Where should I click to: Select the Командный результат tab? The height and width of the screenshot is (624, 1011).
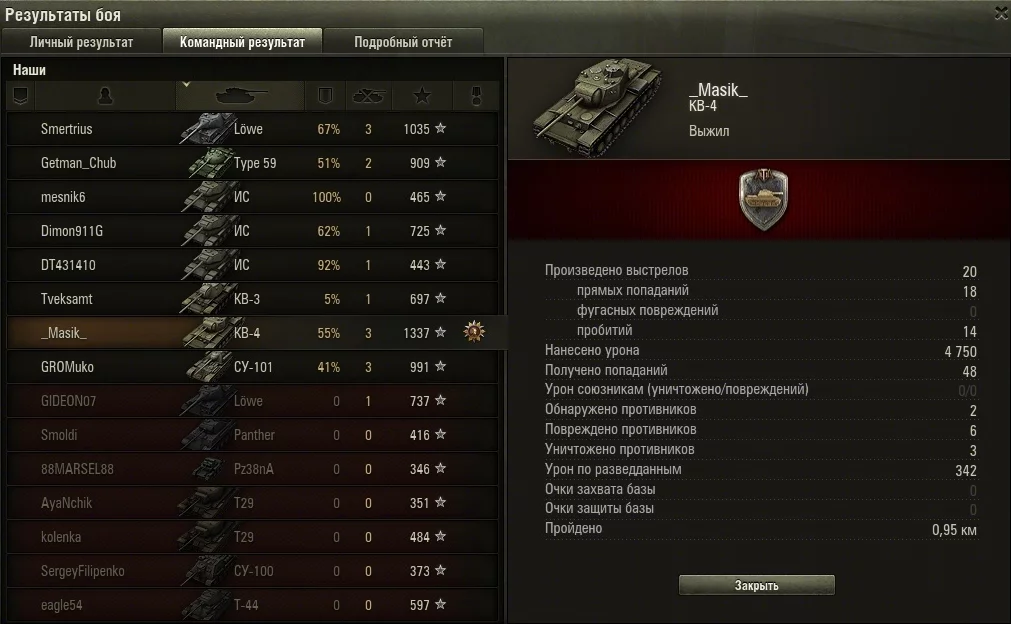point(242,42)
